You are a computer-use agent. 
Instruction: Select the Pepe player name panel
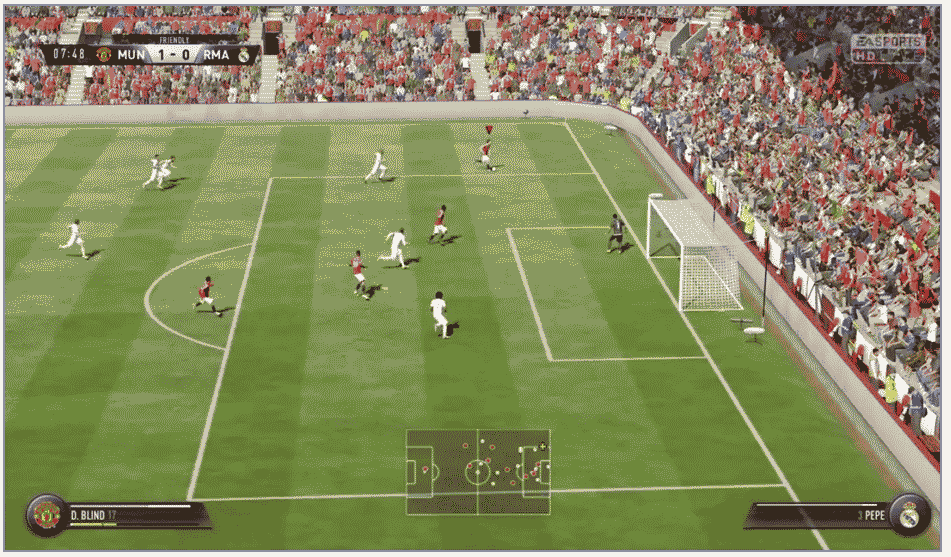pos(820,515)
